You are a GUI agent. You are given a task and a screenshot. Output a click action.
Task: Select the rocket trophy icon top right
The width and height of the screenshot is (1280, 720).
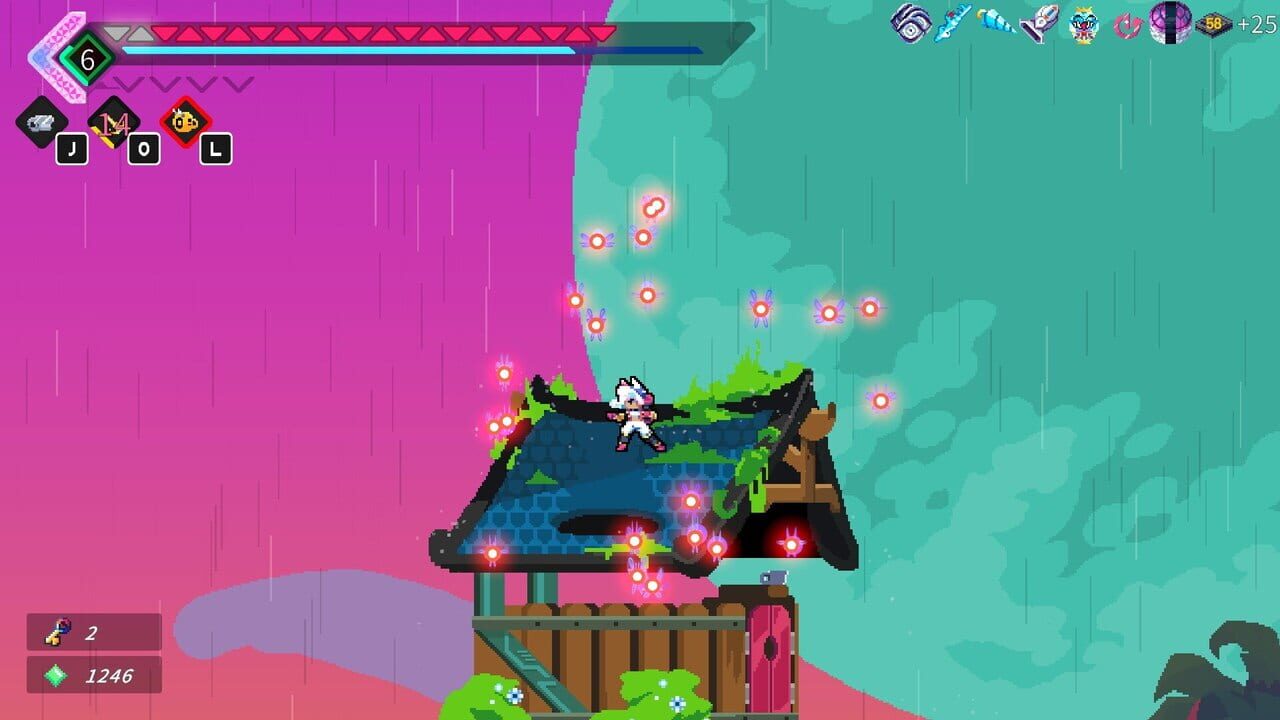click(x=1037, y=23)
